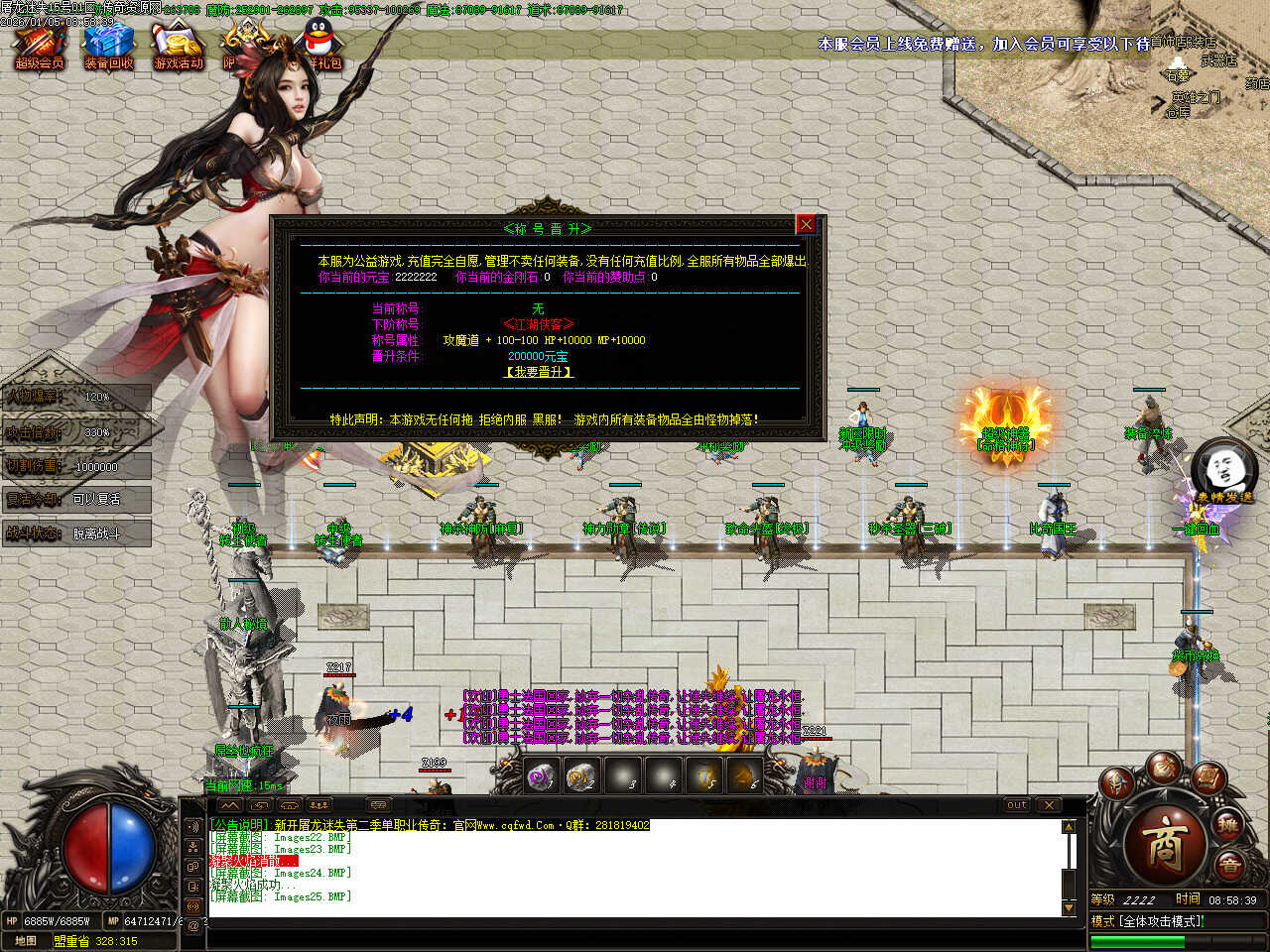Click the 地图 map button
This screenshot has width=1270, height=952.
[x=26, y=941]
